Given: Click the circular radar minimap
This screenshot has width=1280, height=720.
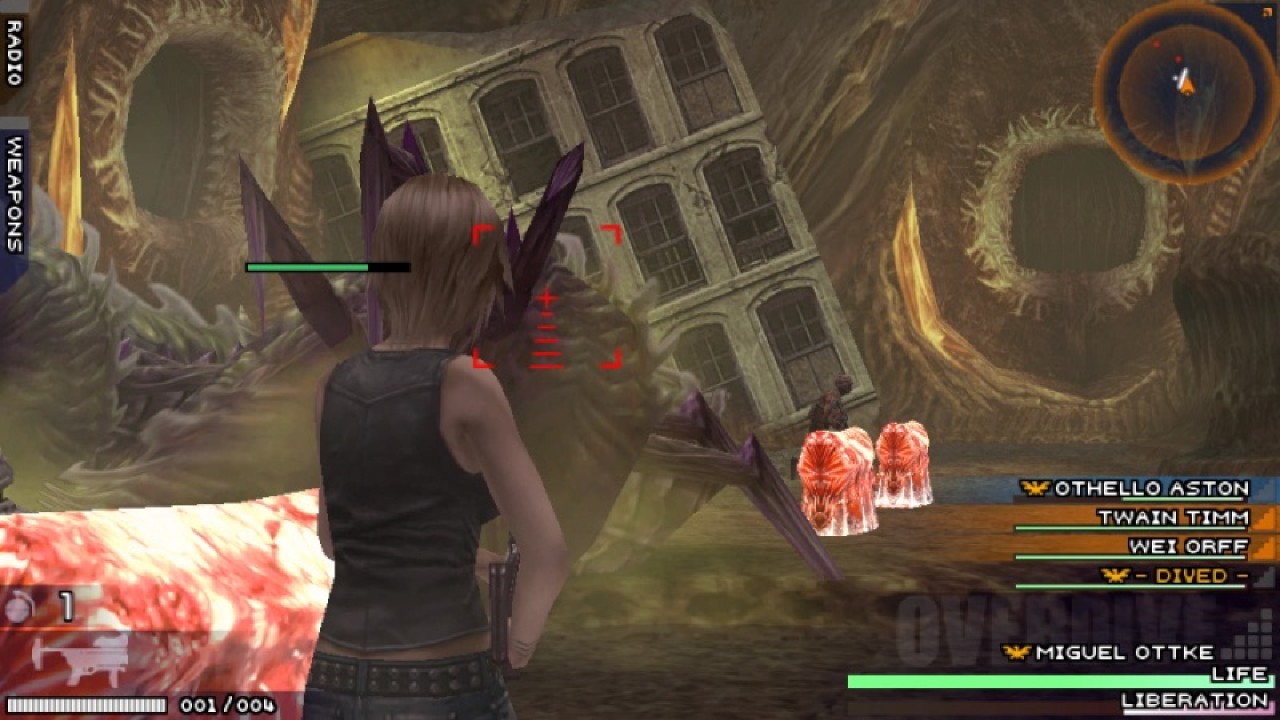Looking at the screenshot, I should click(1185, 92).
